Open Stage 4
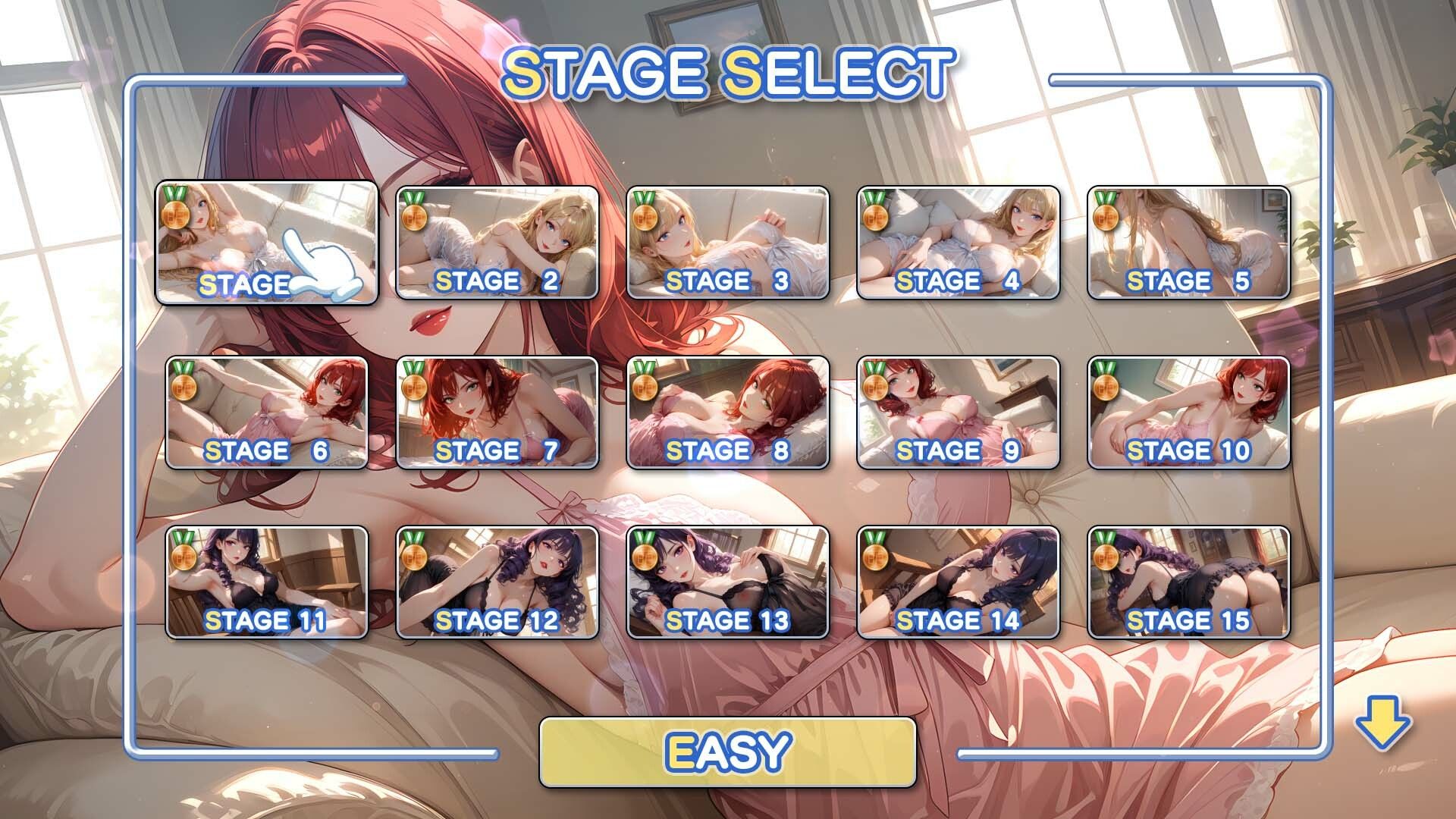The width and height of the screenshot is (1456, 819). pos(958,243)
